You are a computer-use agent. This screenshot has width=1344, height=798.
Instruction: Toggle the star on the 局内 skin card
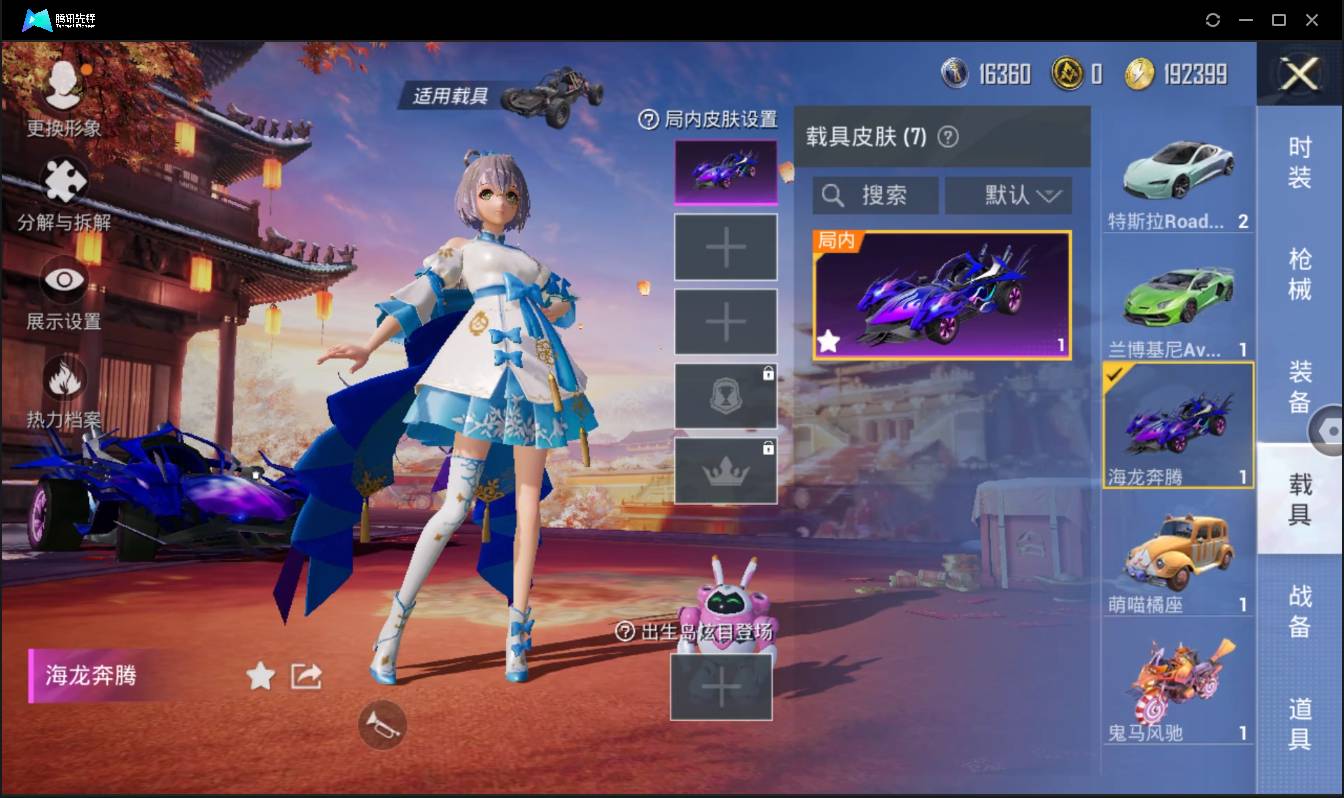828,343
